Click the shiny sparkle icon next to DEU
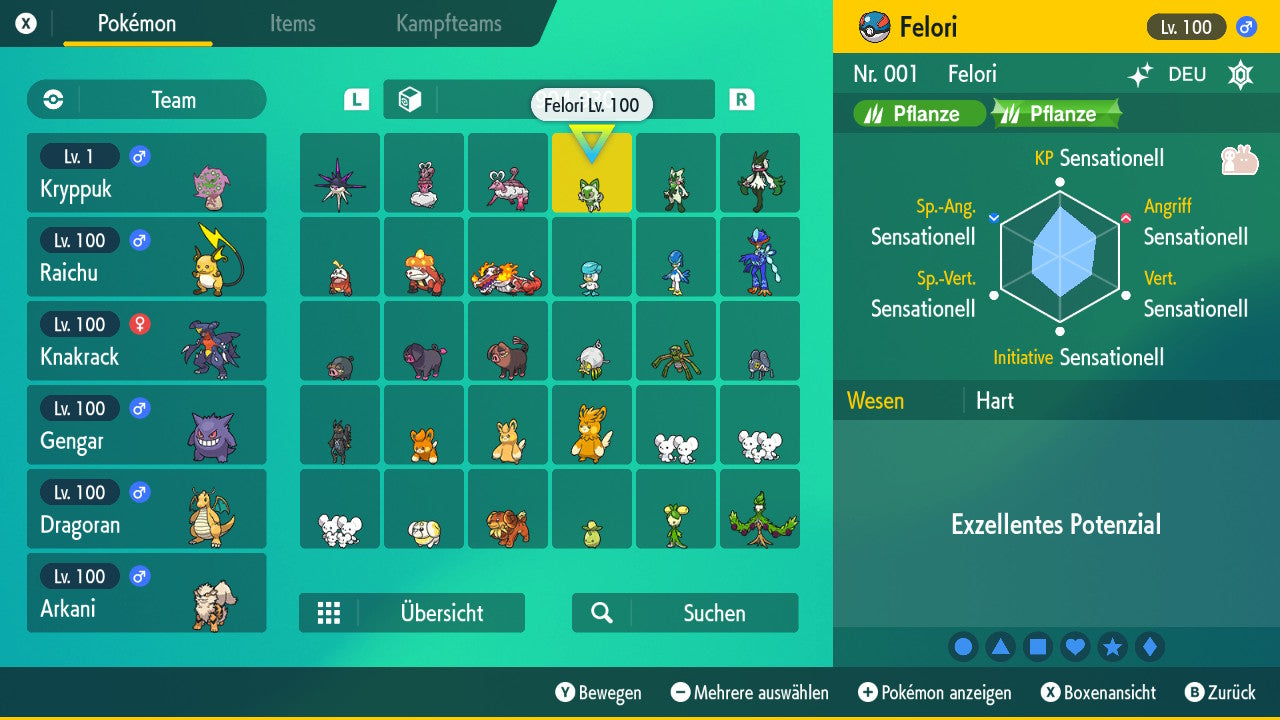The height and width of the screenshot is (720, 1280). click(1140, 73)
